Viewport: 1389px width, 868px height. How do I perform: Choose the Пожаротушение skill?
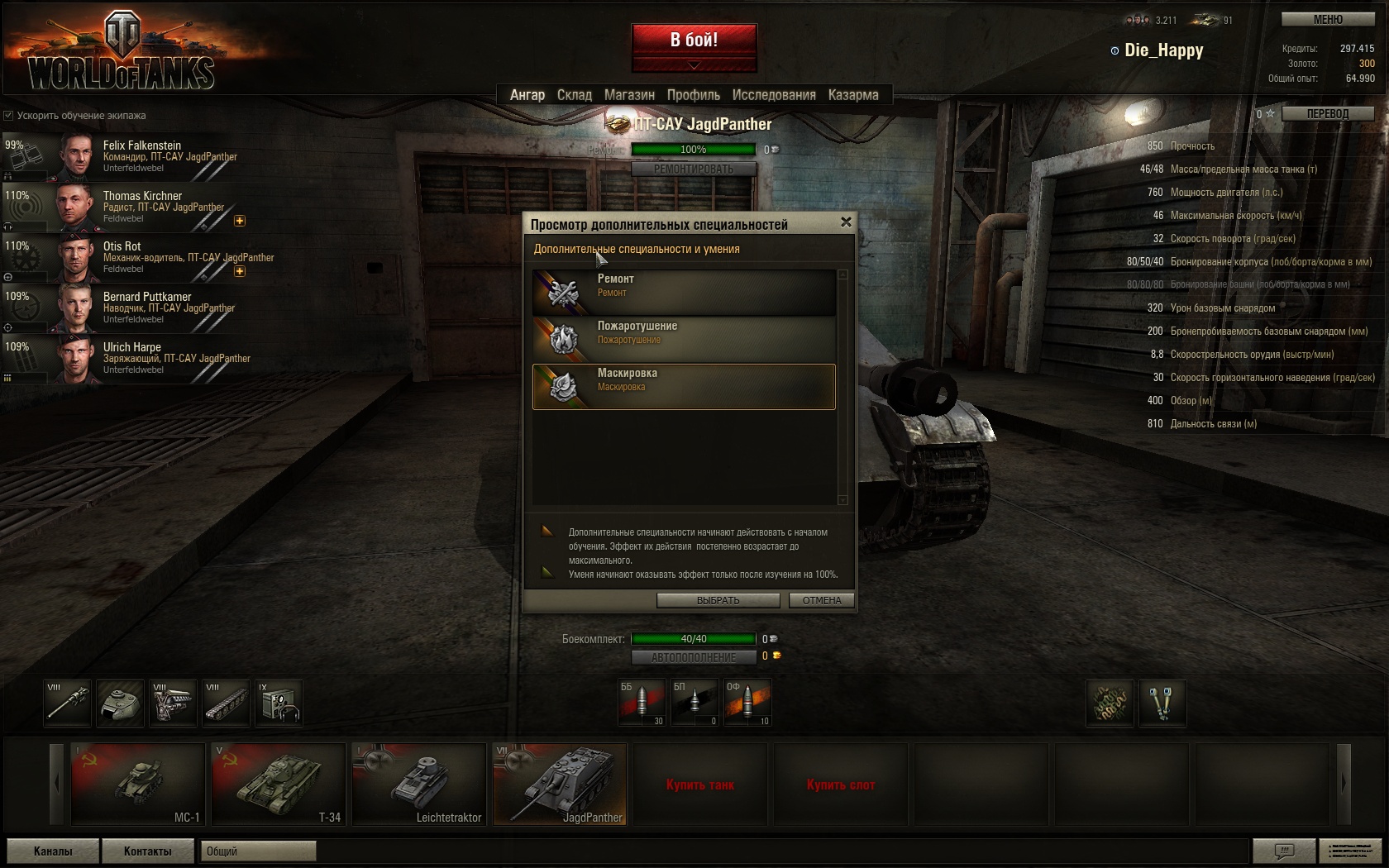[x=684, y=339]
